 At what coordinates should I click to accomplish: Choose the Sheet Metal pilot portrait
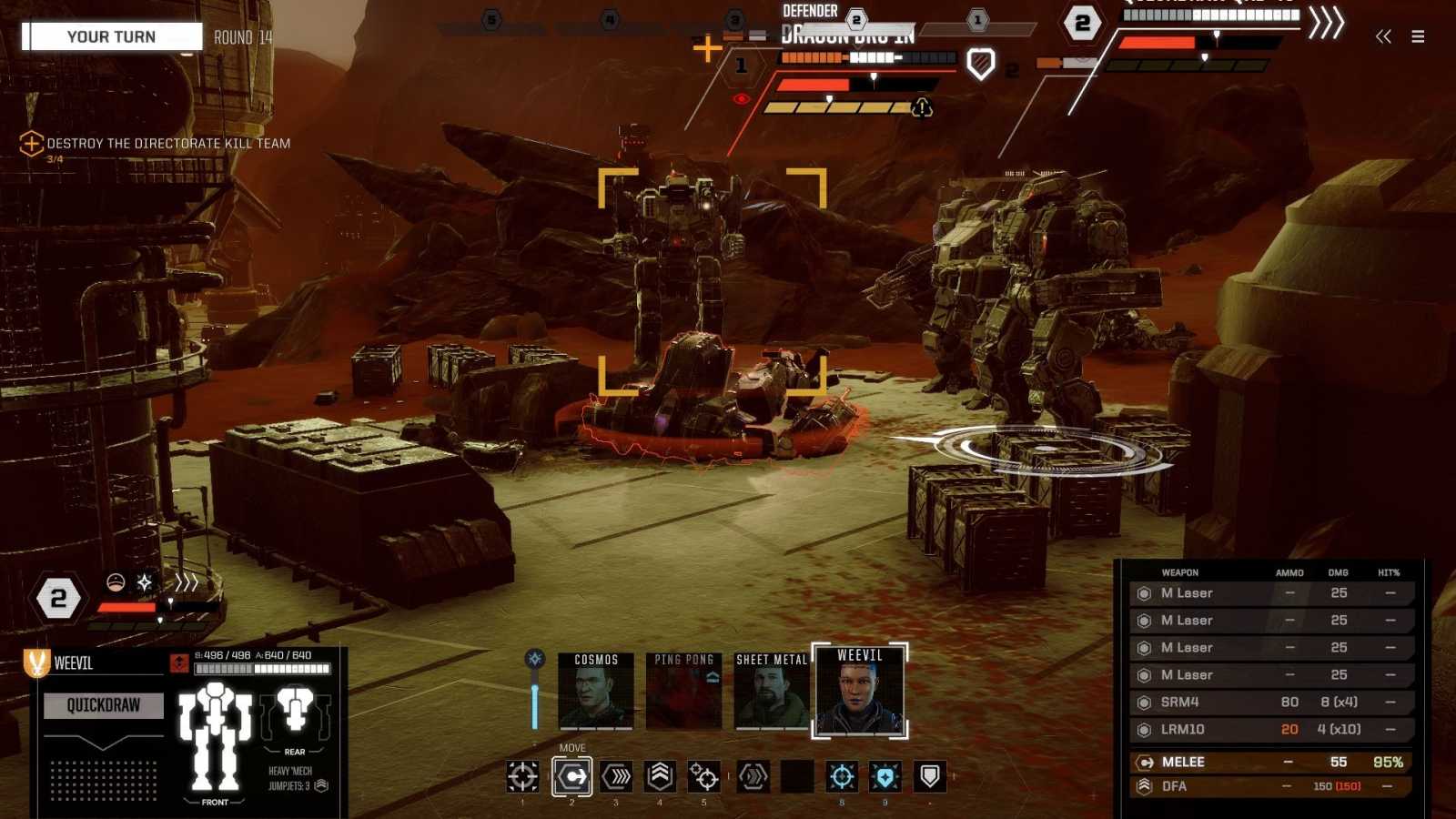click(772, 692)
